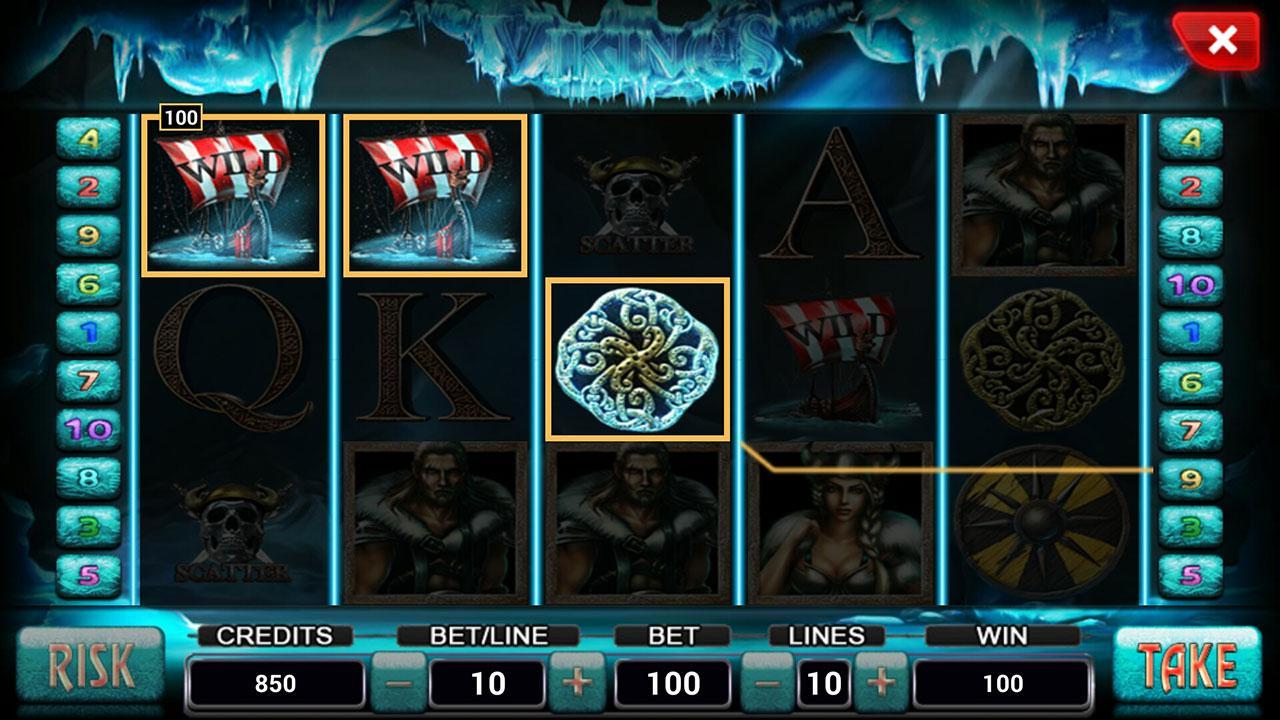
Task: Select the female viking symbol on reel four
Action: pos(838,525)
